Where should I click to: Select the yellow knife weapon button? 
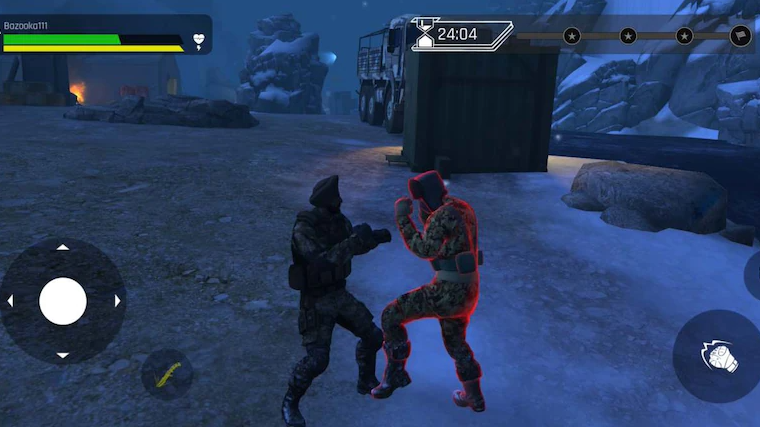(166, 374)
